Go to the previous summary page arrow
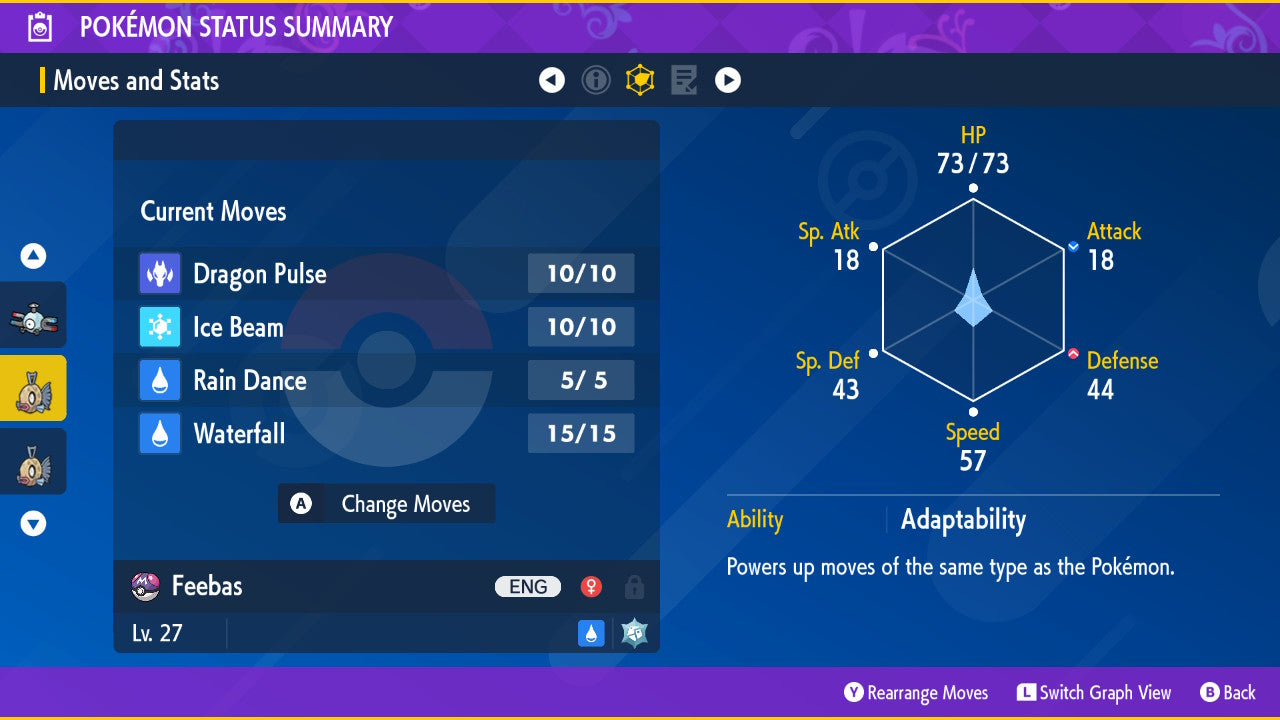 tap(552, 80)
